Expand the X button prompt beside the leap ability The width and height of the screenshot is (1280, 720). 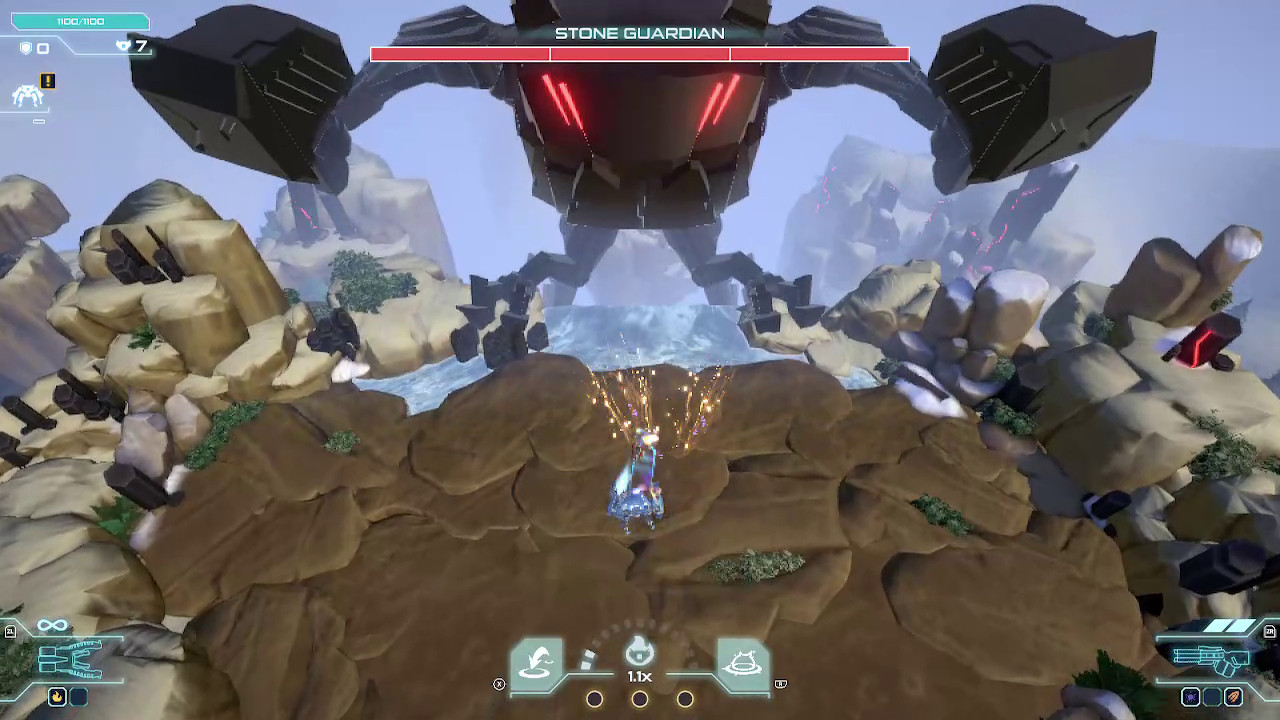click(x=499, y=684)
